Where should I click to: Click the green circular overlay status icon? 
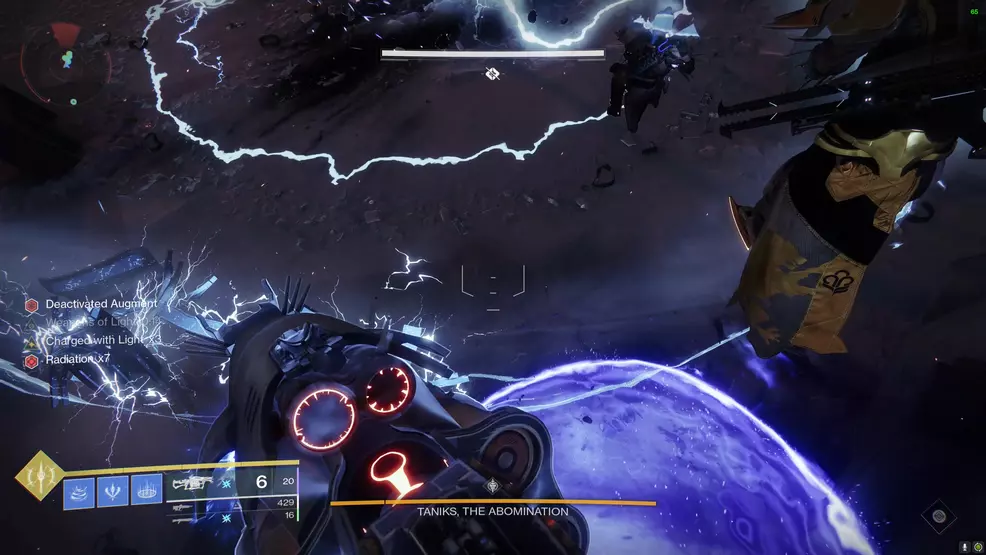[977, 547]
